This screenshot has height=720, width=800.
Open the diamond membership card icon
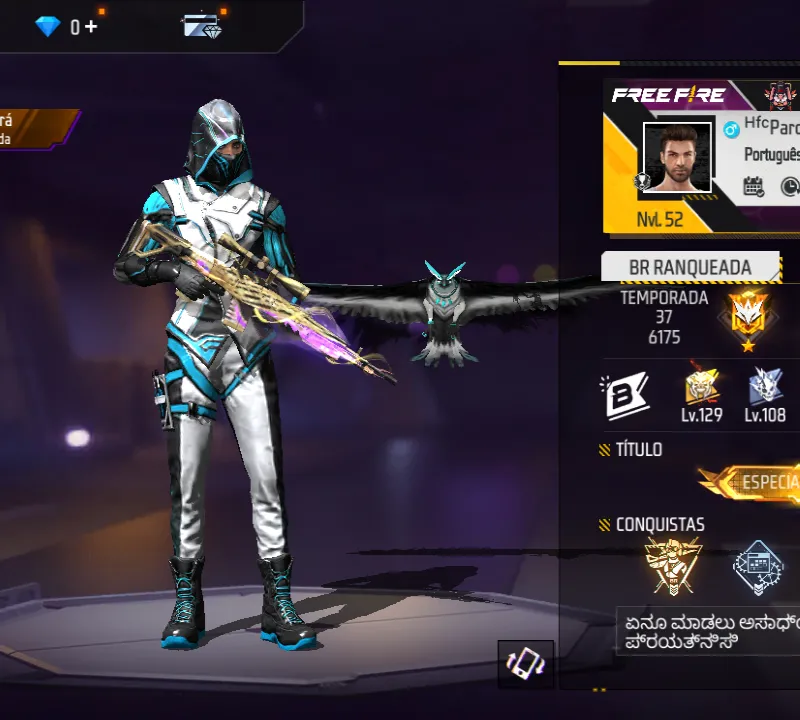pos(202,25)
